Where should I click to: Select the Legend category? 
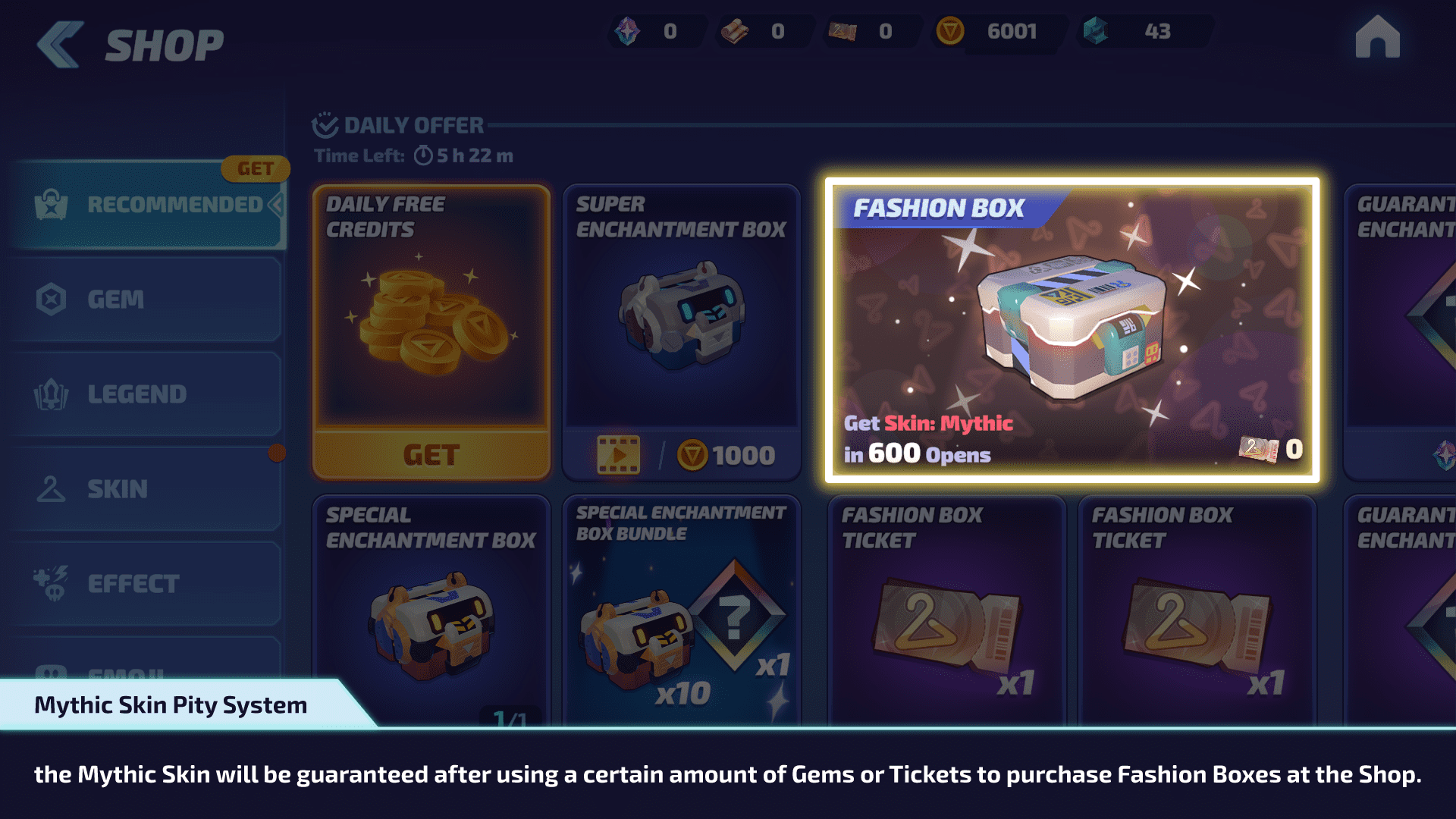coord(144,394)
